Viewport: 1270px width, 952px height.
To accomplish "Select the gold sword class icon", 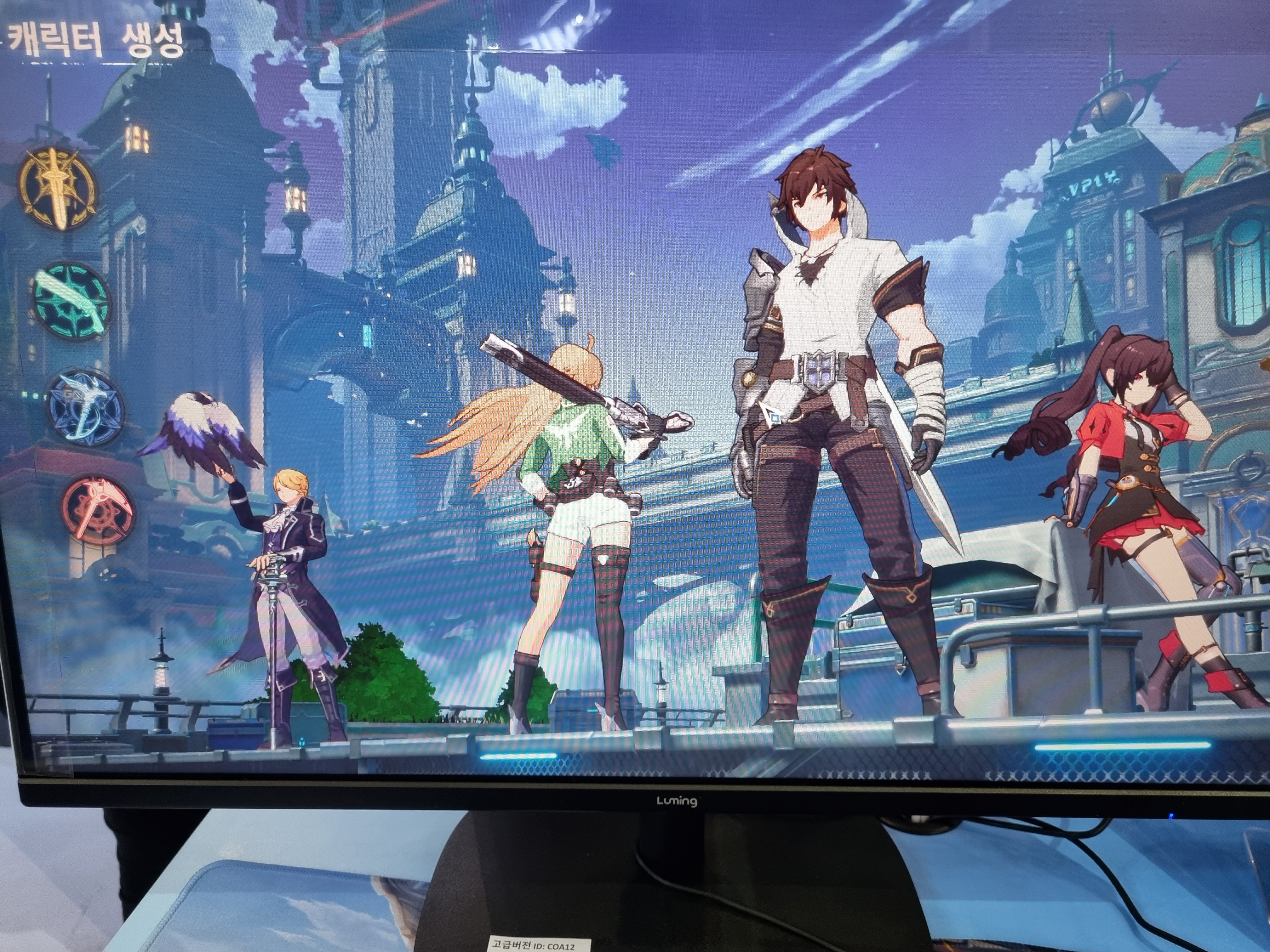I will (57, 188).
